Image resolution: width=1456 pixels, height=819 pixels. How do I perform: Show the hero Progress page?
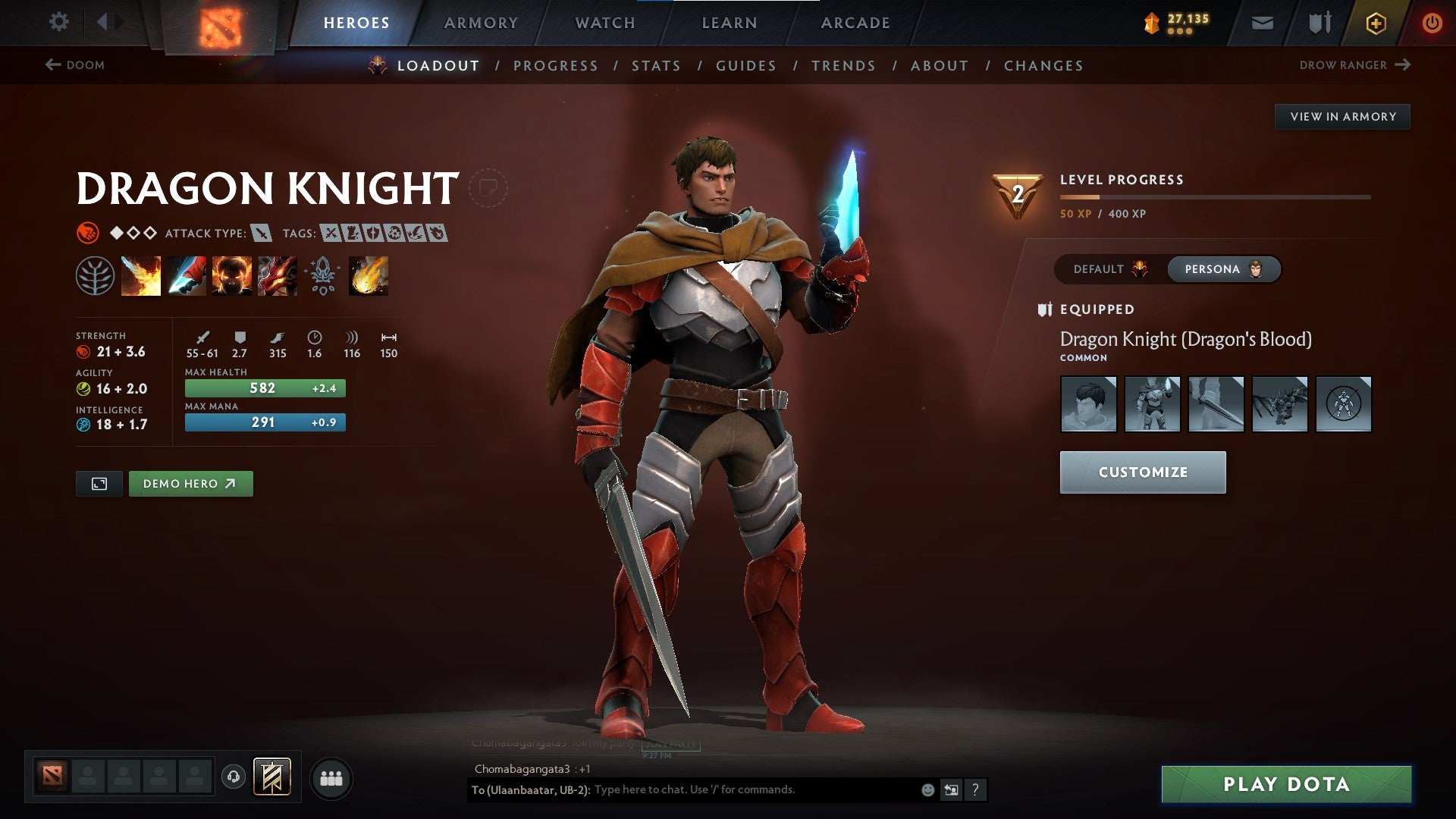[556, 66]
